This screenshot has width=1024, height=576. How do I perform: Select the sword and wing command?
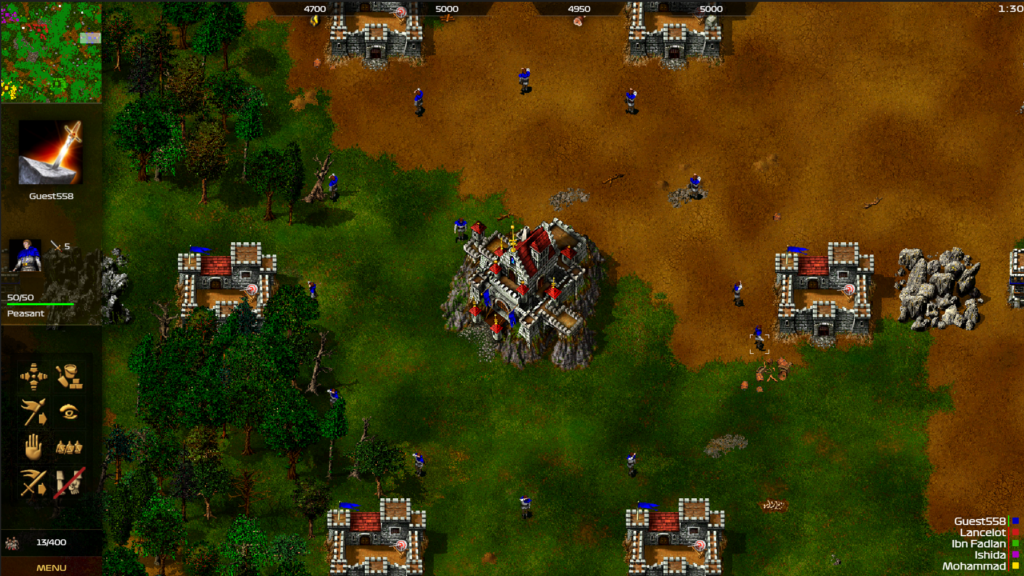pos(33,483)
